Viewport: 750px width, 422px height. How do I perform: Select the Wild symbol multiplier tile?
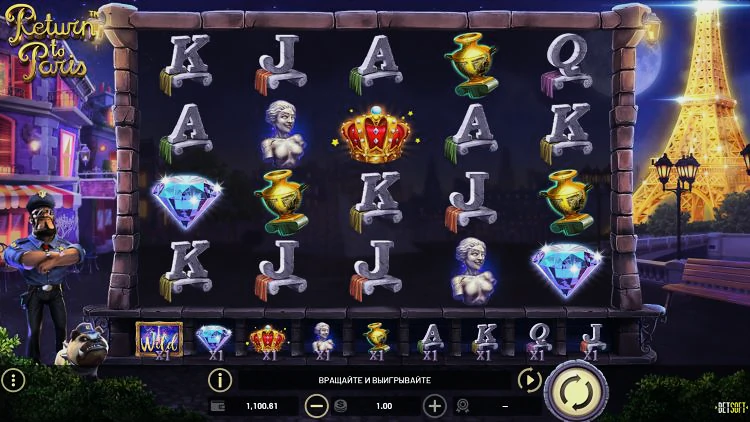(x=159, y=340)
